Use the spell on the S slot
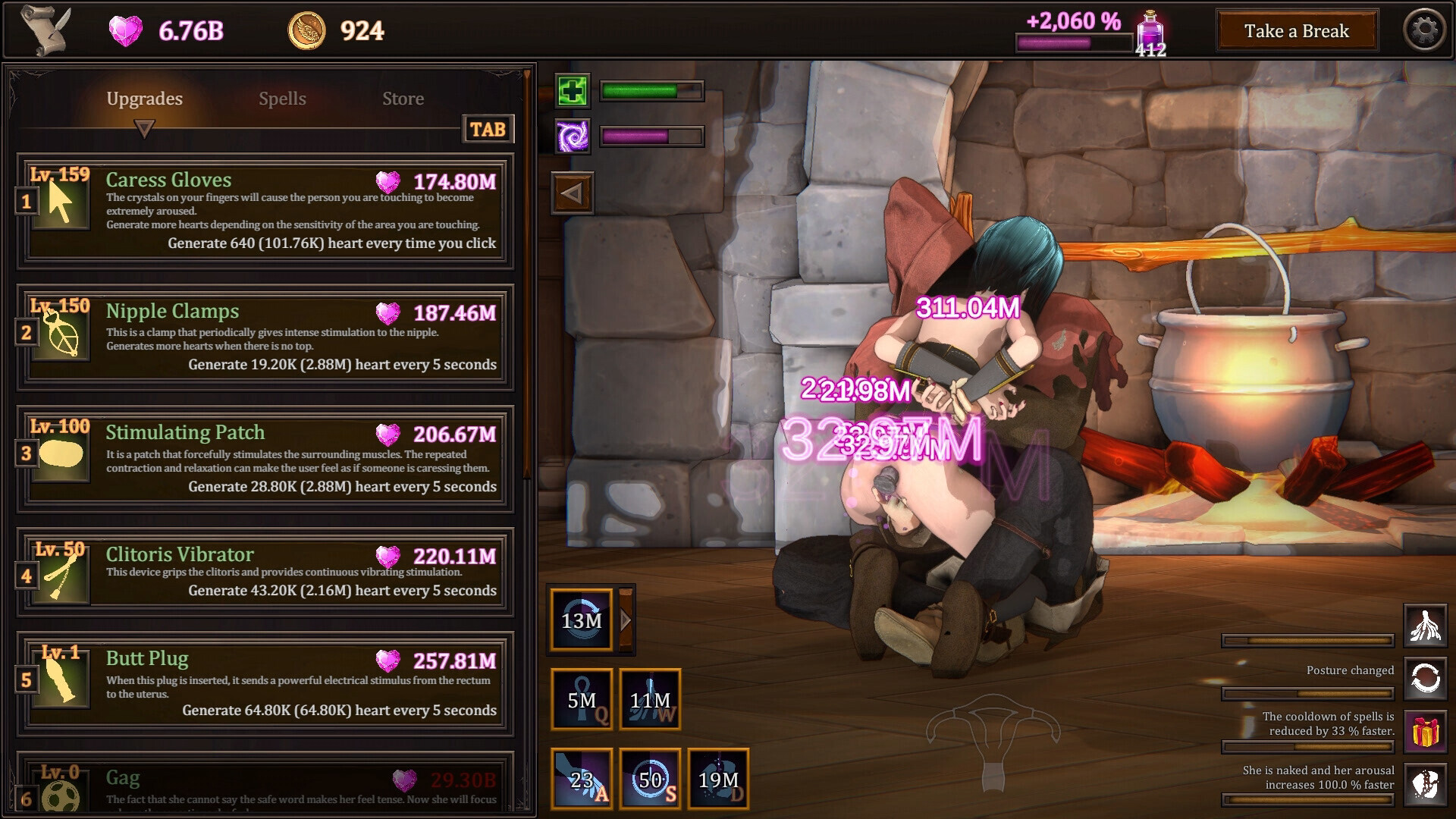 coord(650,779)
